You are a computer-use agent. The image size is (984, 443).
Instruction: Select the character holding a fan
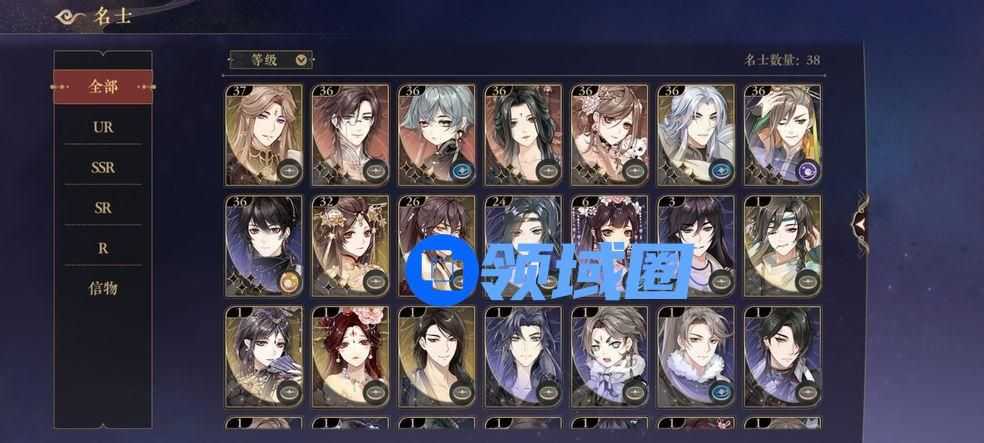click(x=264, y=357)
